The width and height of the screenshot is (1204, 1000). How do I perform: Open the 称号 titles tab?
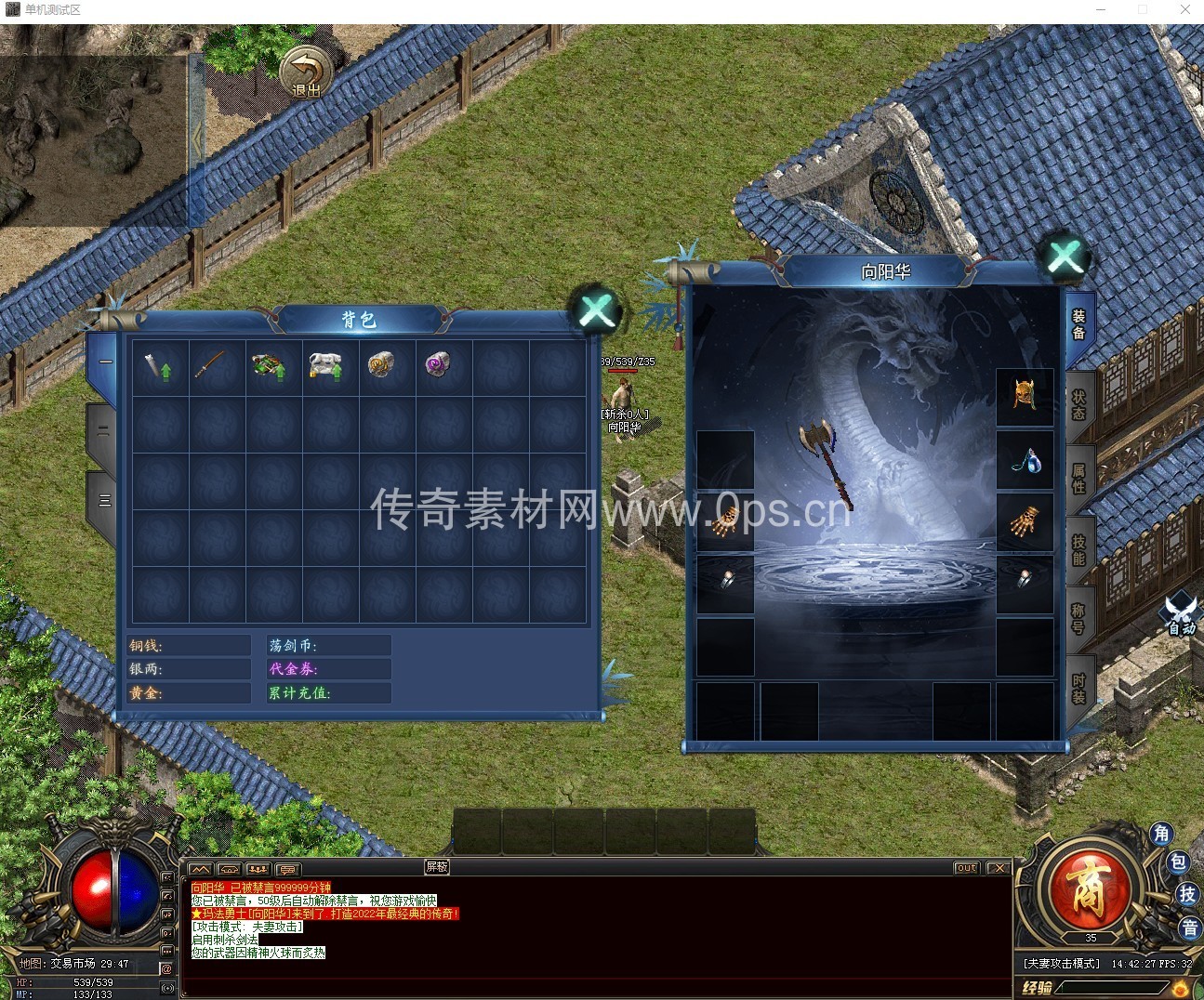tap(1078, 618)
